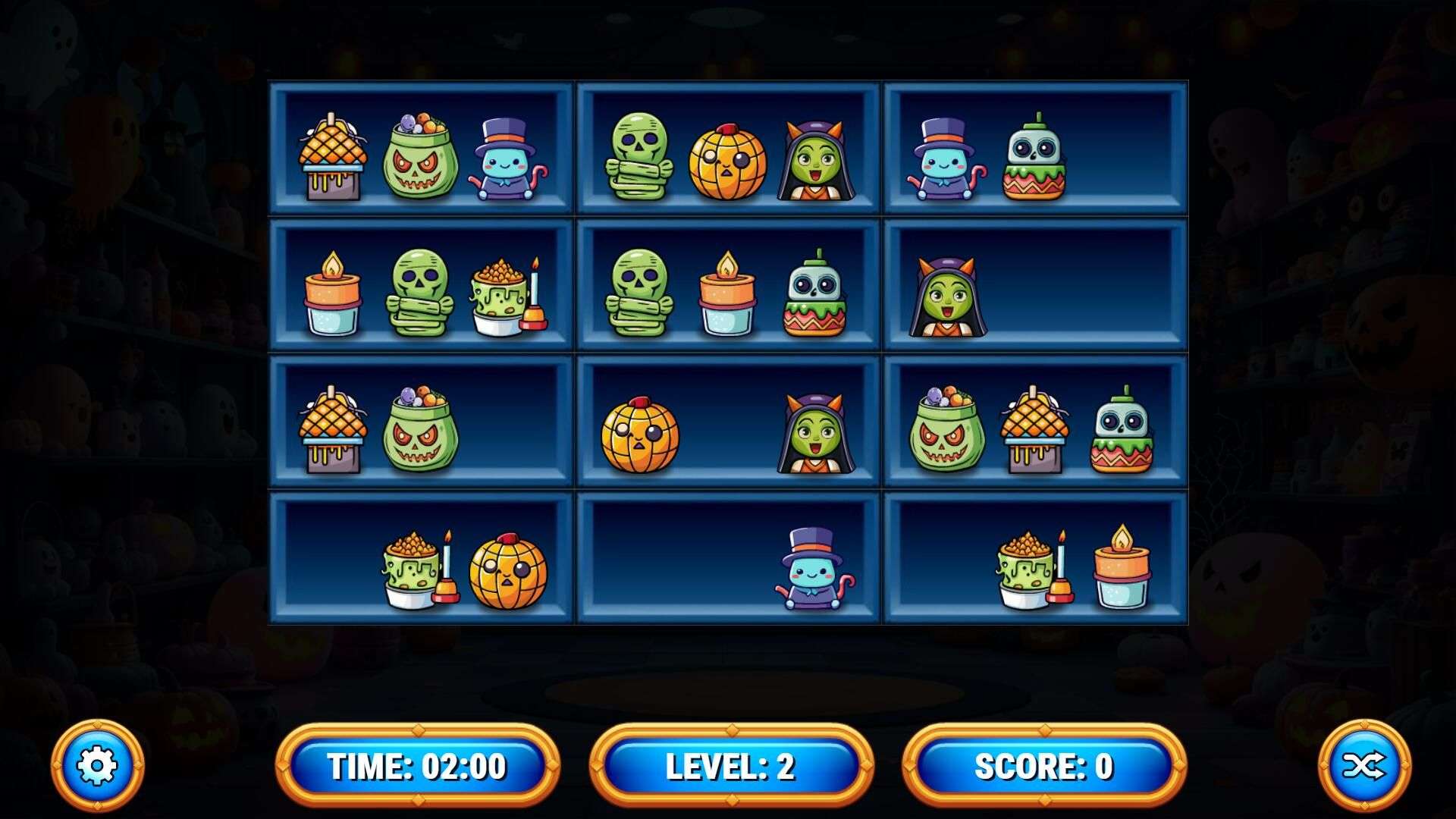Image resolution: width=1456 pixels, height=819 pixels.
Task: Pick the top-hat ghost alone on its shelf
Action: (x=814, y=570)
